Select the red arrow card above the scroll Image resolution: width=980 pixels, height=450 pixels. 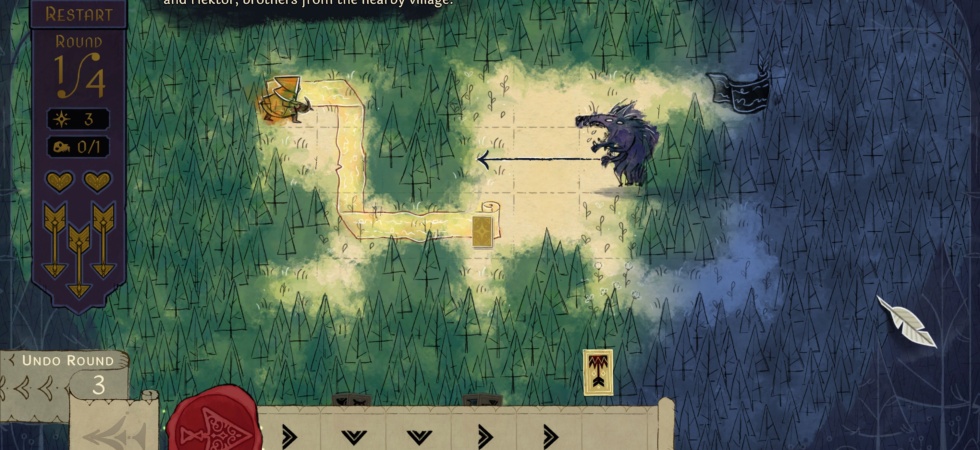598,371
